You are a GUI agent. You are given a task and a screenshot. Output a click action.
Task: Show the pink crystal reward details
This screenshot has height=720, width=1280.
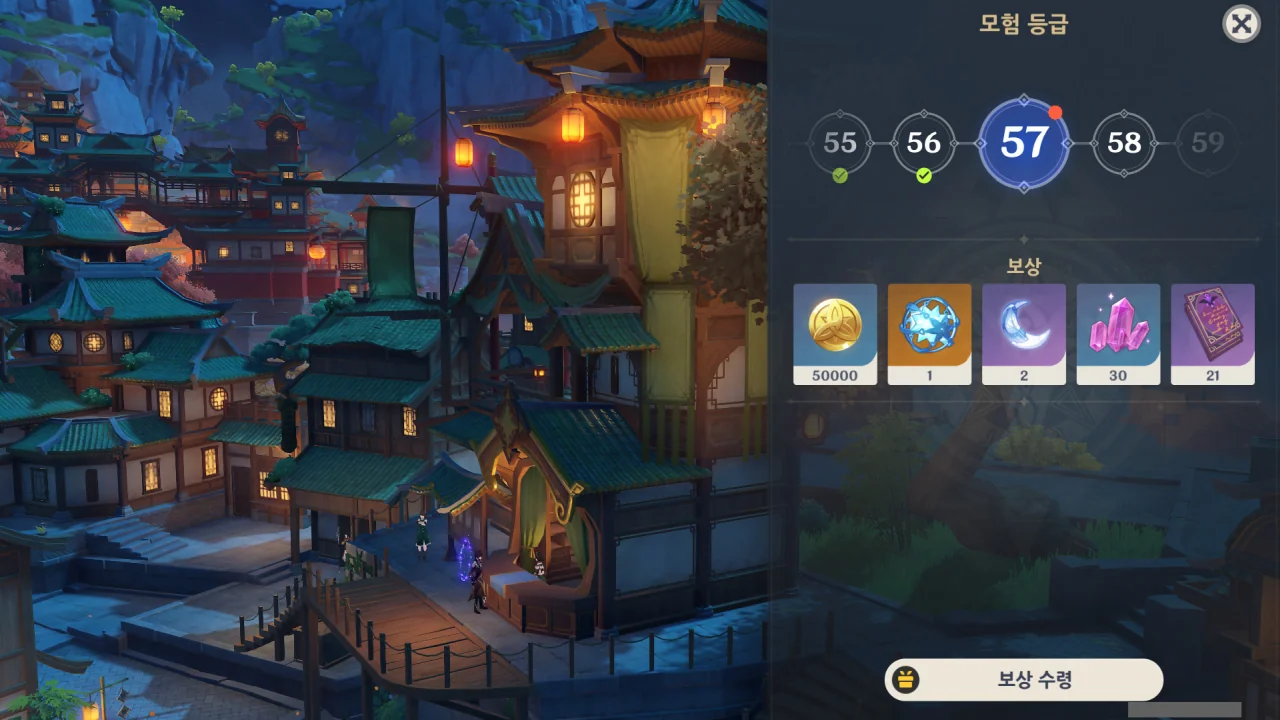pyautogui.click(x=1118, y=333)
